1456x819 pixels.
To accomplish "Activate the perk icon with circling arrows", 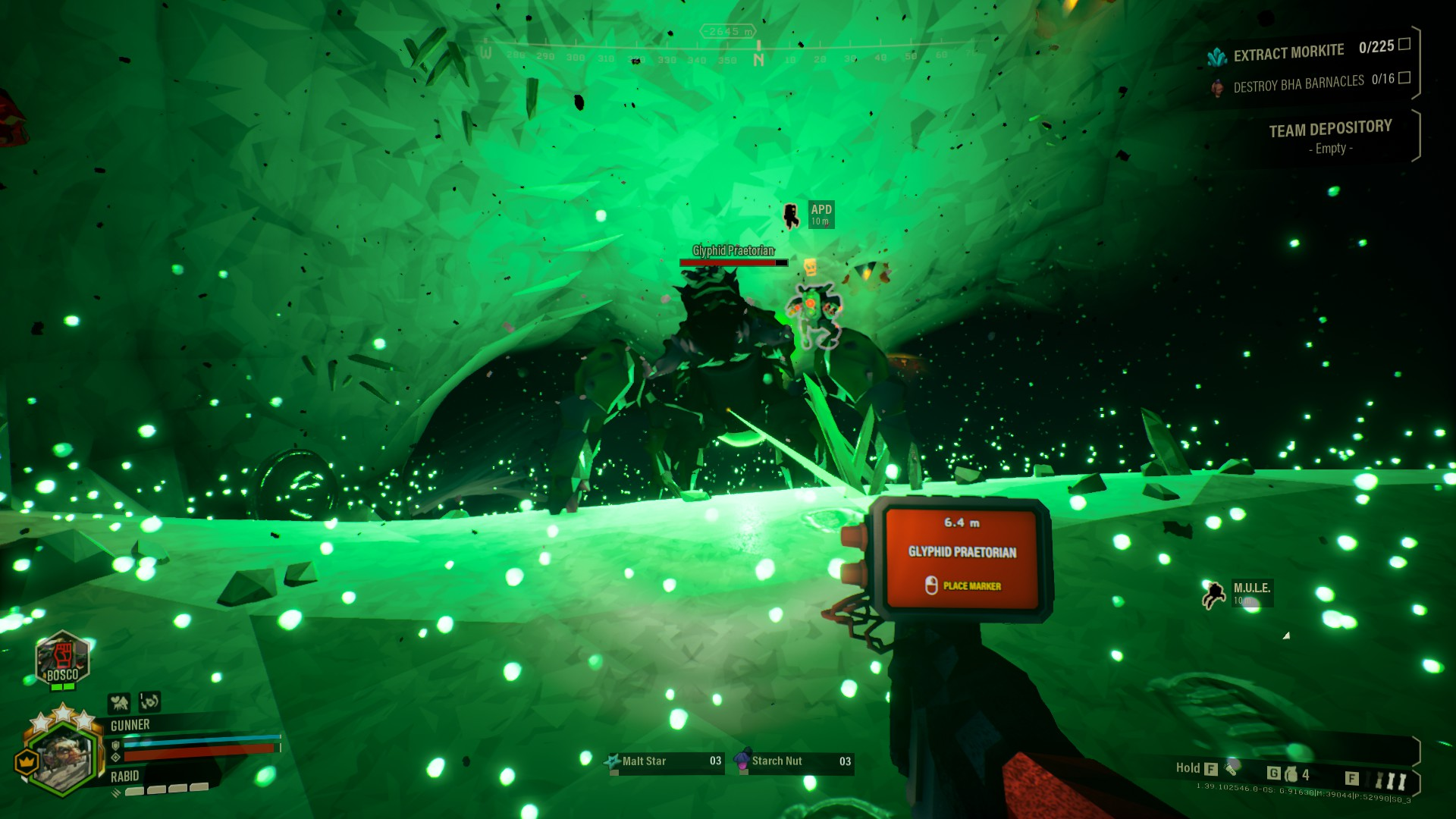I will 150,701.
